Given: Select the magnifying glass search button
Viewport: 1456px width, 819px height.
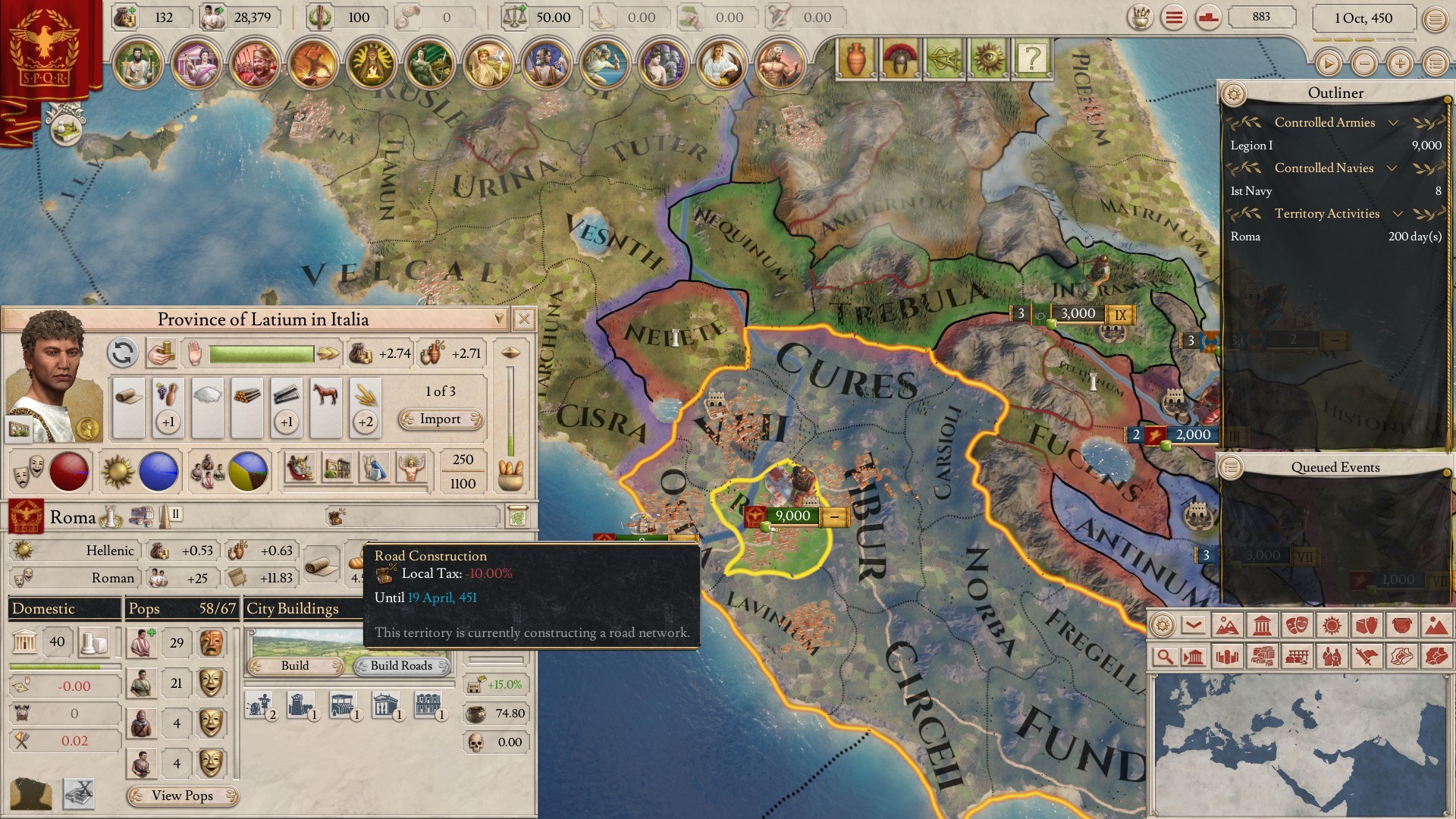Looking at the screenshot, I should (x=1163, y=657).
